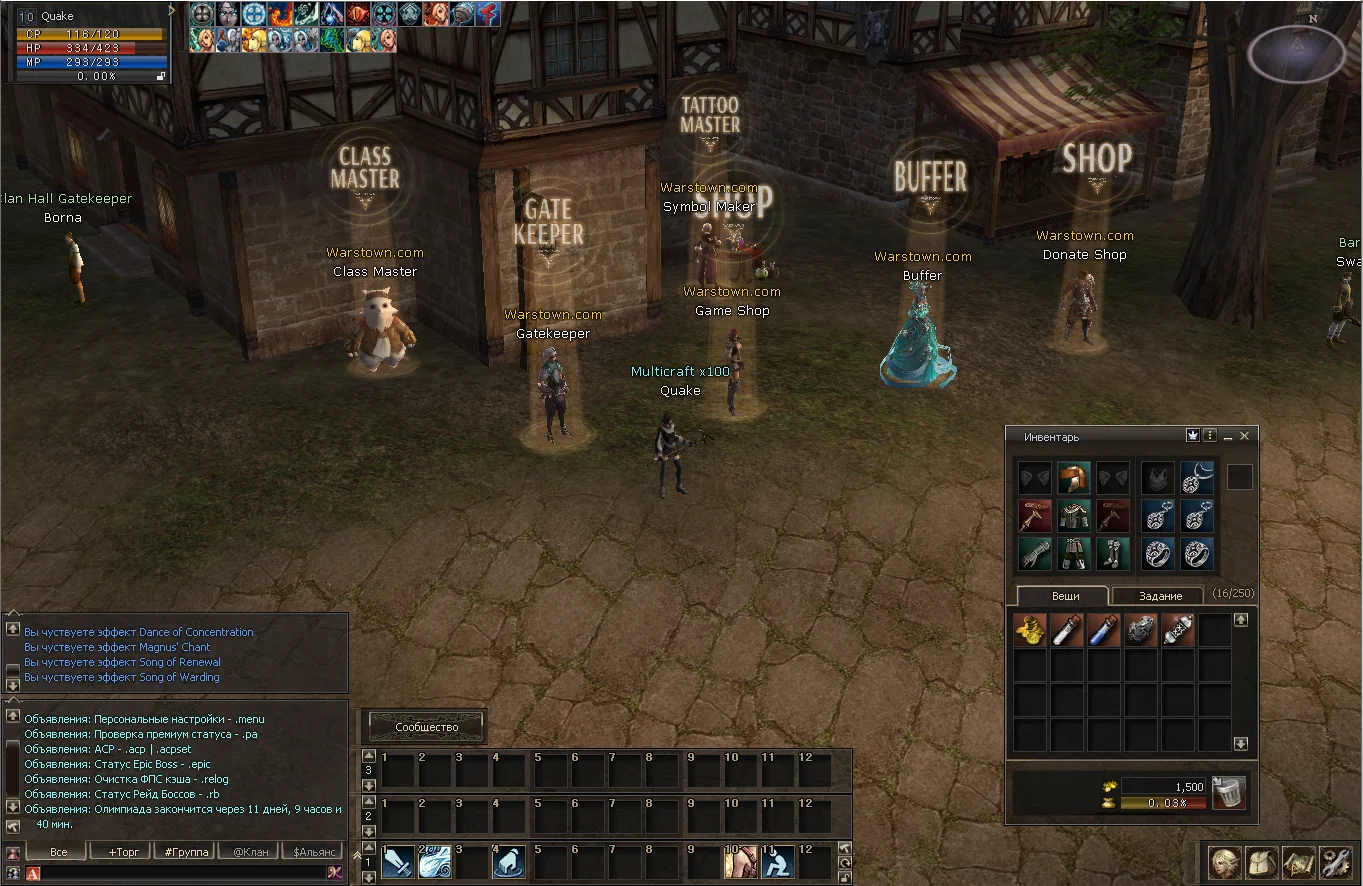Select the gold coins pile item
This screenshot has width=1363, height=886.
[1030, 630]
